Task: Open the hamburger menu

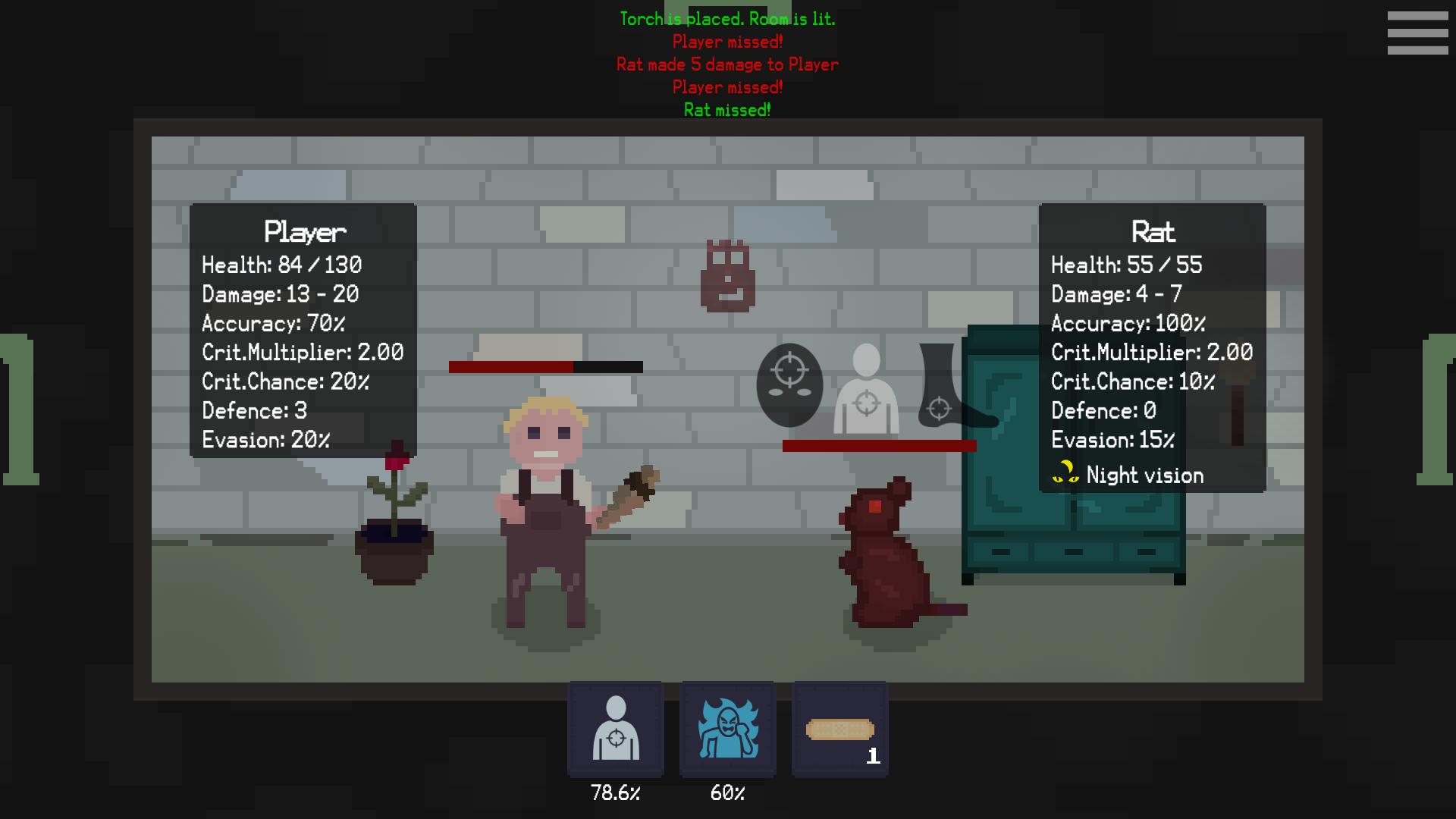Action: 1417,32
